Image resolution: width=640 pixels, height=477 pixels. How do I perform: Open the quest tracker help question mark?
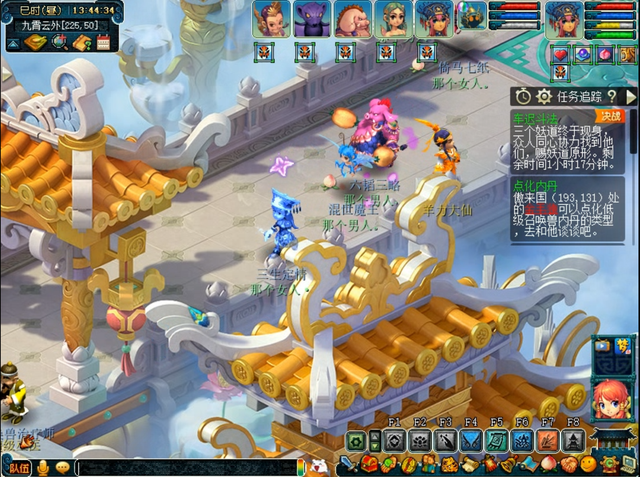coord(611,96)
